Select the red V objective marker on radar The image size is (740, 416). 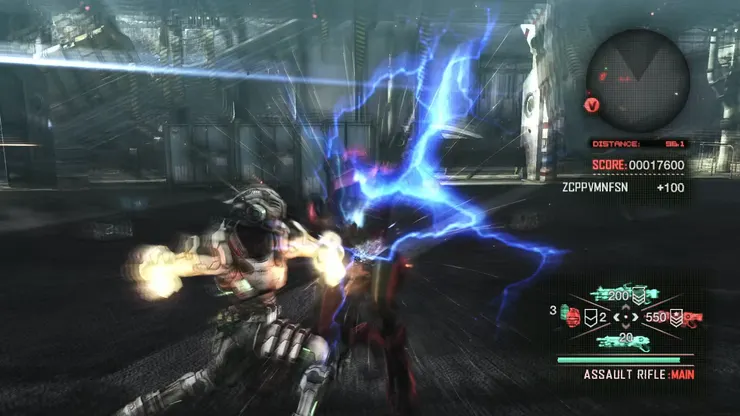click(x=592, y=103)
